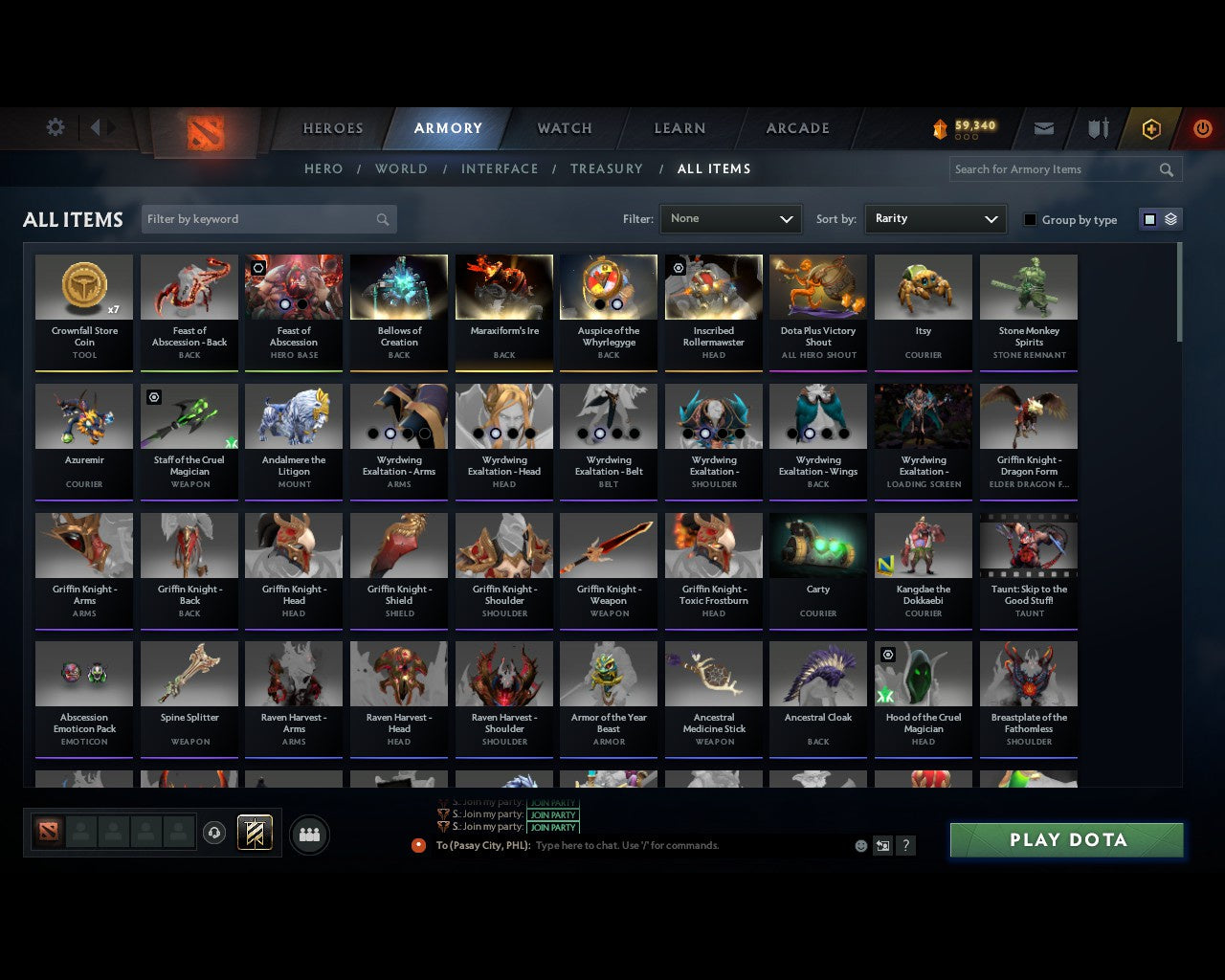This screenshot has height=980, width=1225.
Task: Open Dota Plus subscription icon in top bar
Action: click(1151, 127)
